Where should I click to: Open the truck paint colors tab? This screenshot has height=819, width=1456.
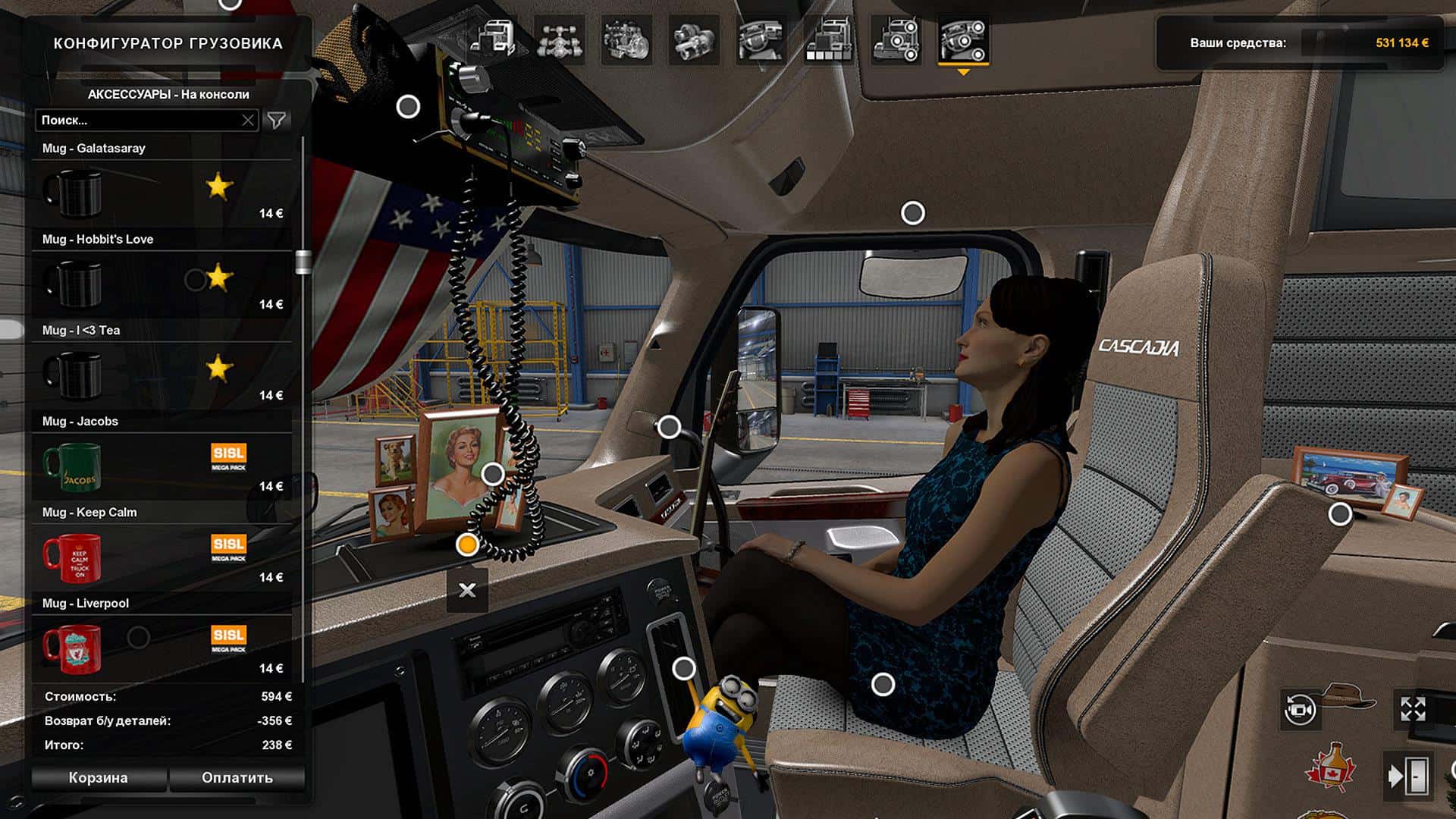(x=828, y=39)
